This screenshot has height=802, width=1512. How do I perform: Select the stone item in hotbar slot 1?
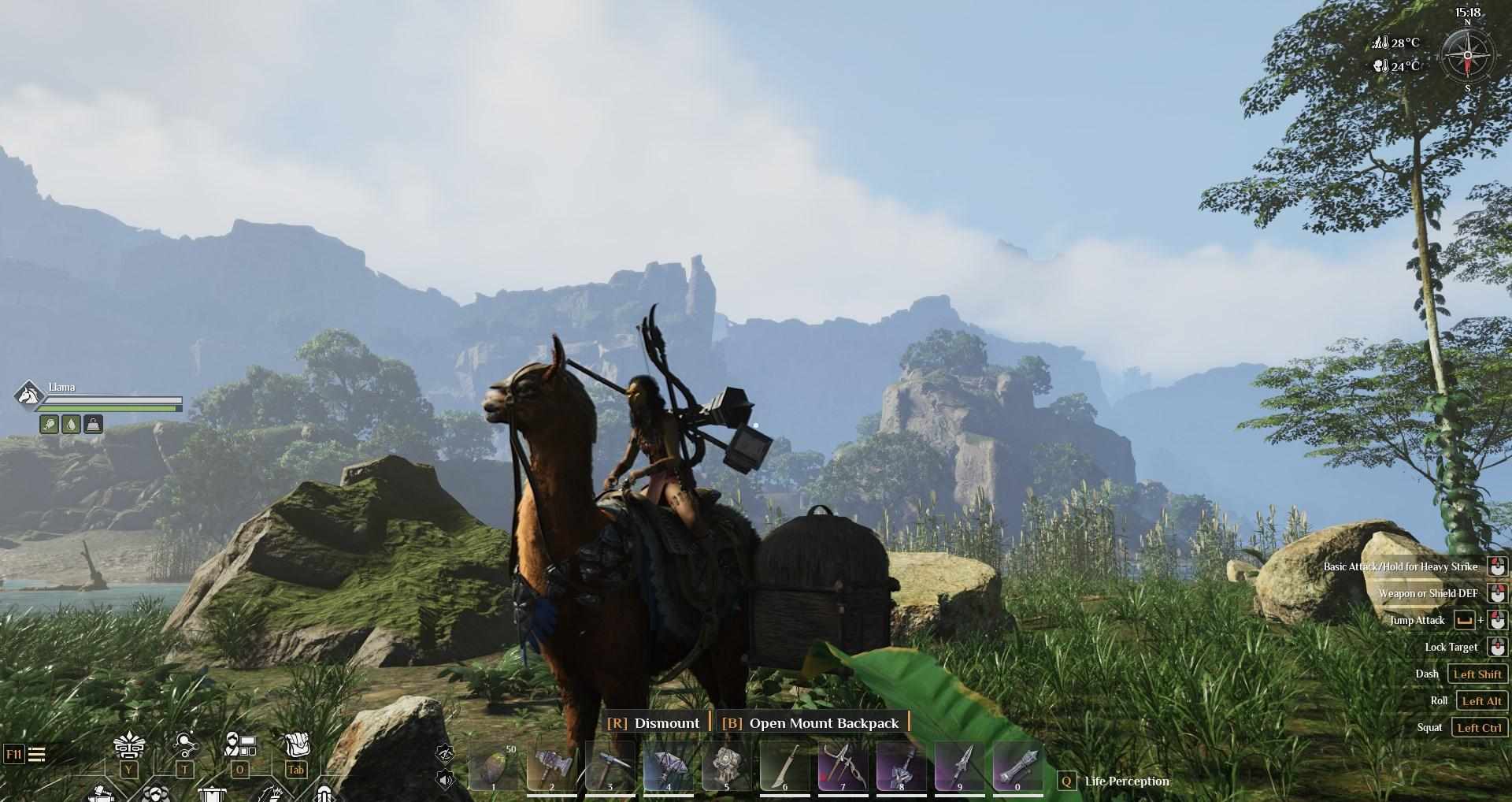(x=494, y=767)
